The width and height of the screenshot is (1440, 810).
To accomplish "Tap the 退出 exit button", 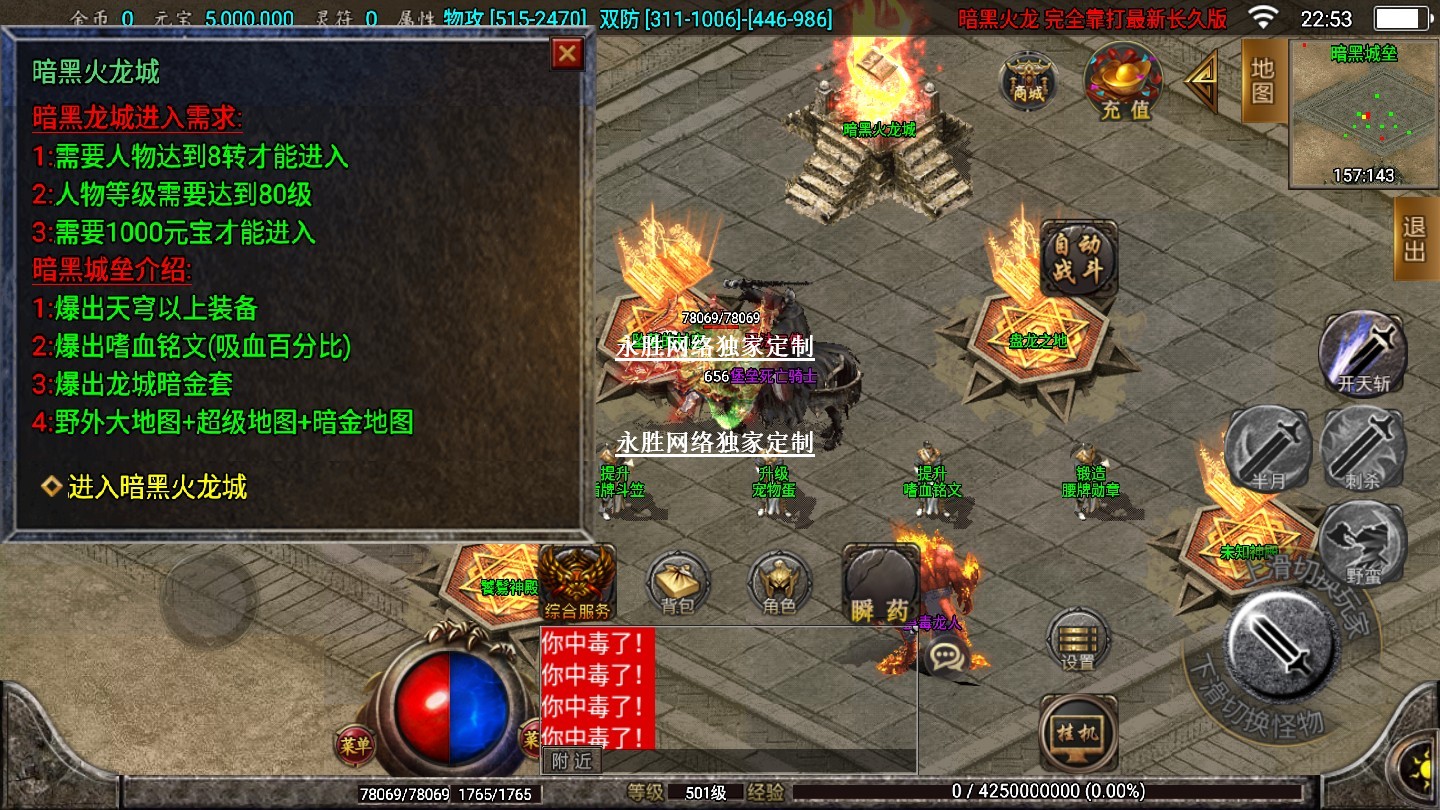I will point(1415,239).
